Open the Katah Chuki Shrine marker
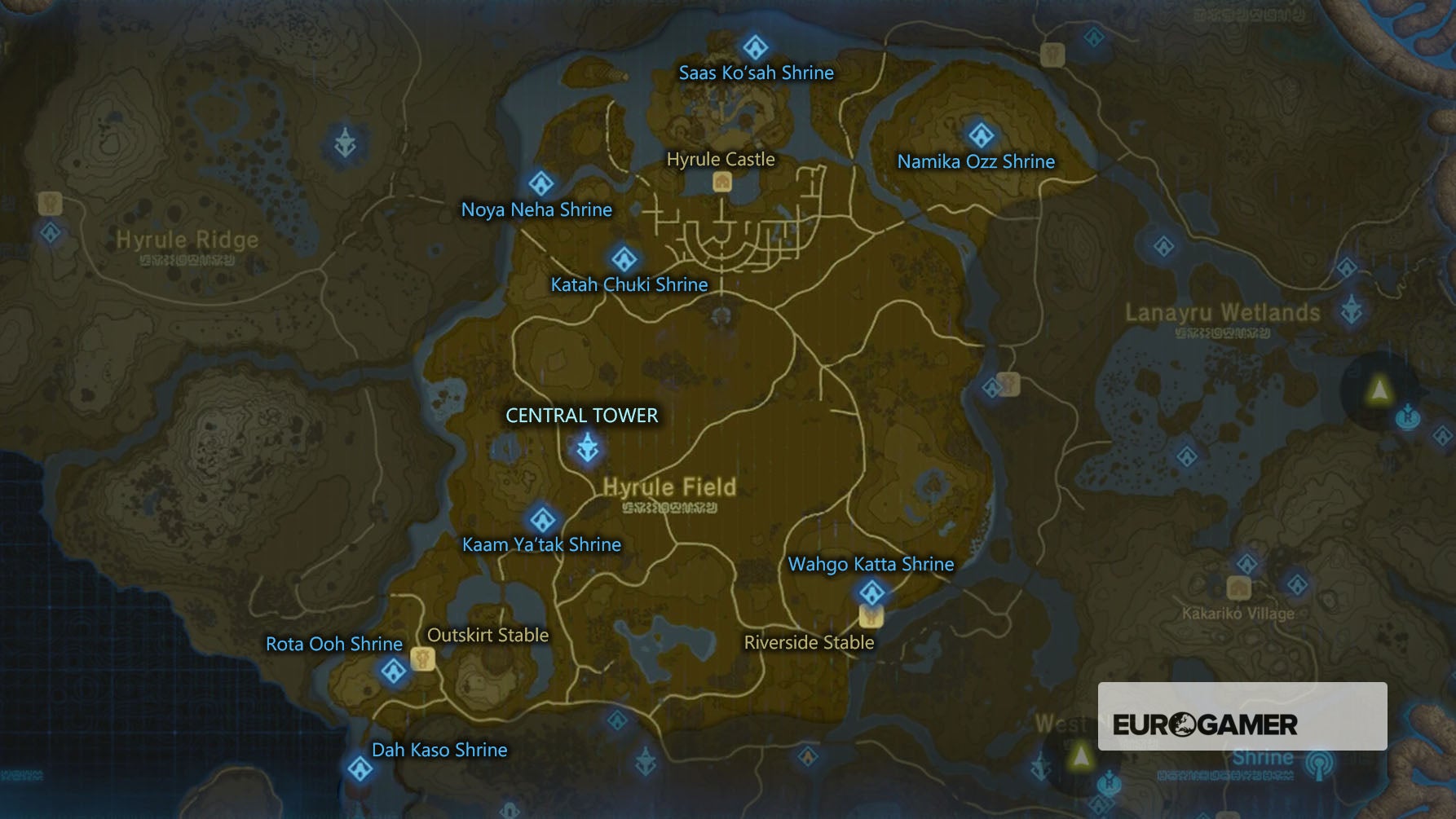 (624, 258)
